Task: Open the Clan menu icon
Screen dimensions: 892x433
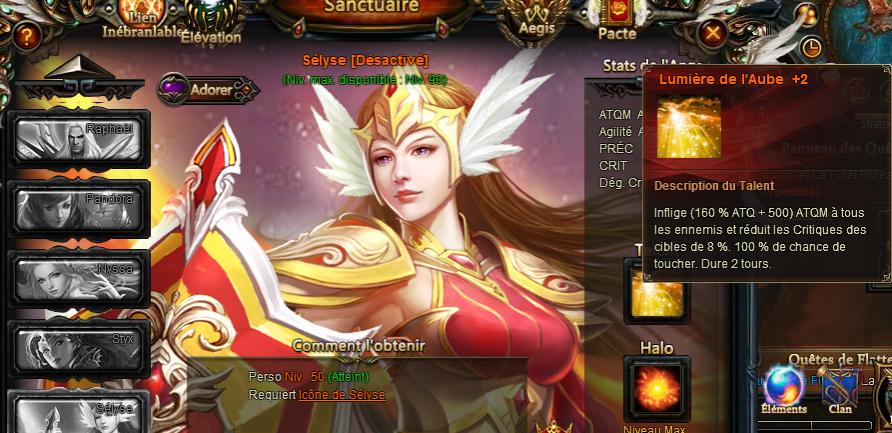Action: (x=840, y=388)
